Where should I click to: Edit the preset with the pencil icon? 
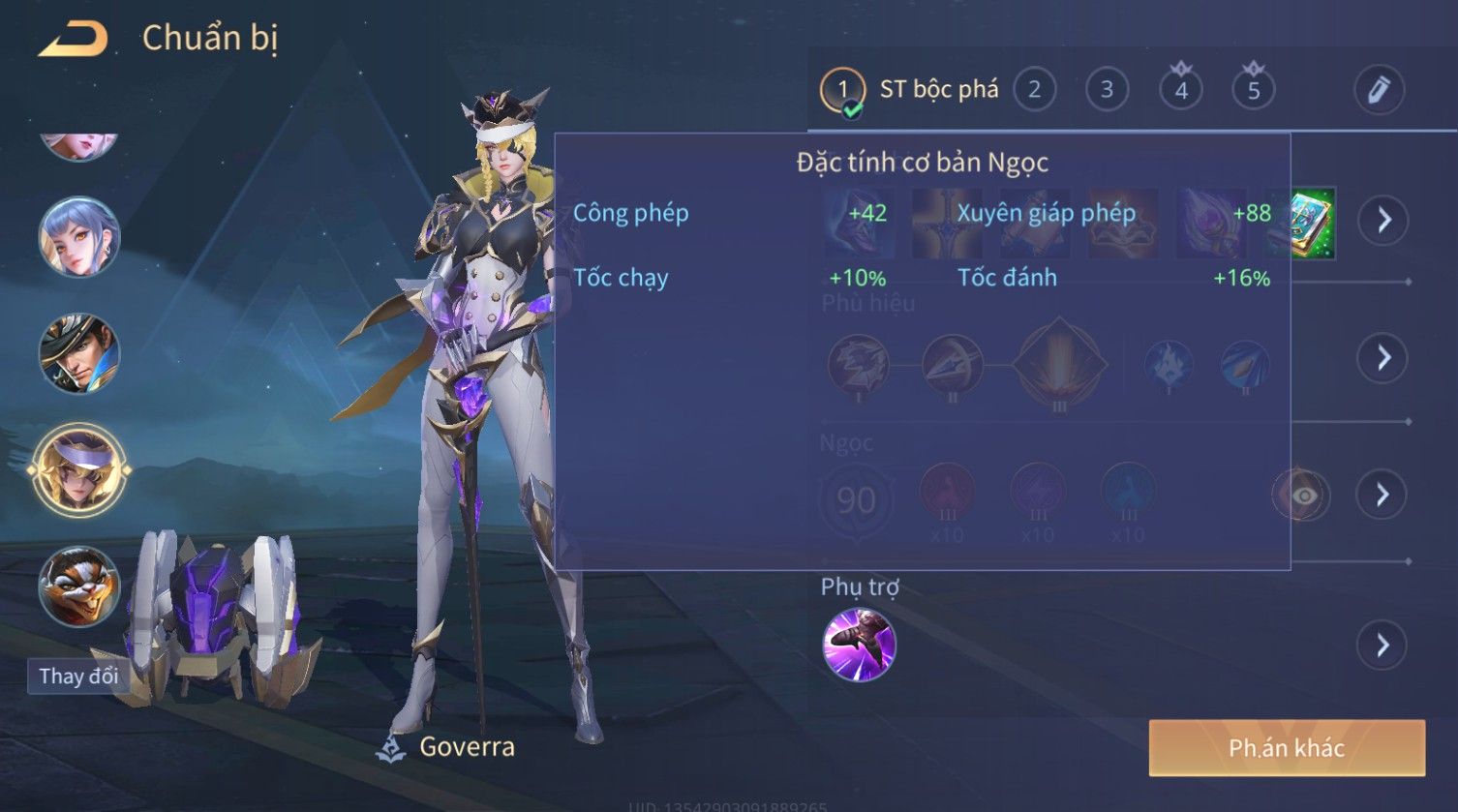click(1379, 90)
